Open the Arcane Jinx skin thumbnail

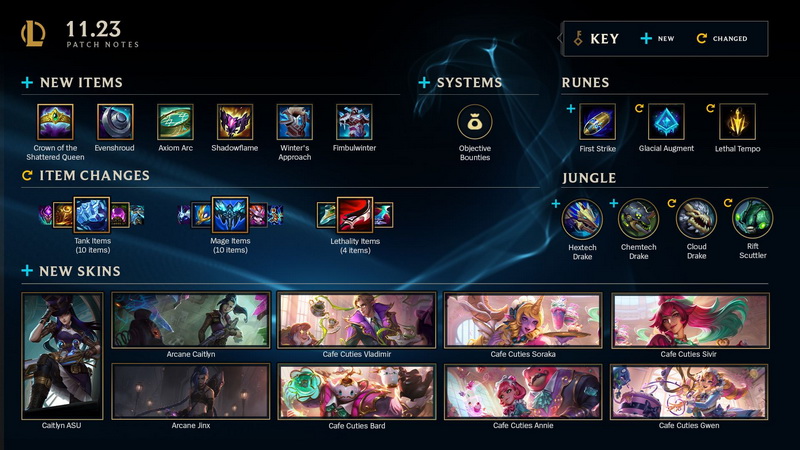[x=190, y=391]
